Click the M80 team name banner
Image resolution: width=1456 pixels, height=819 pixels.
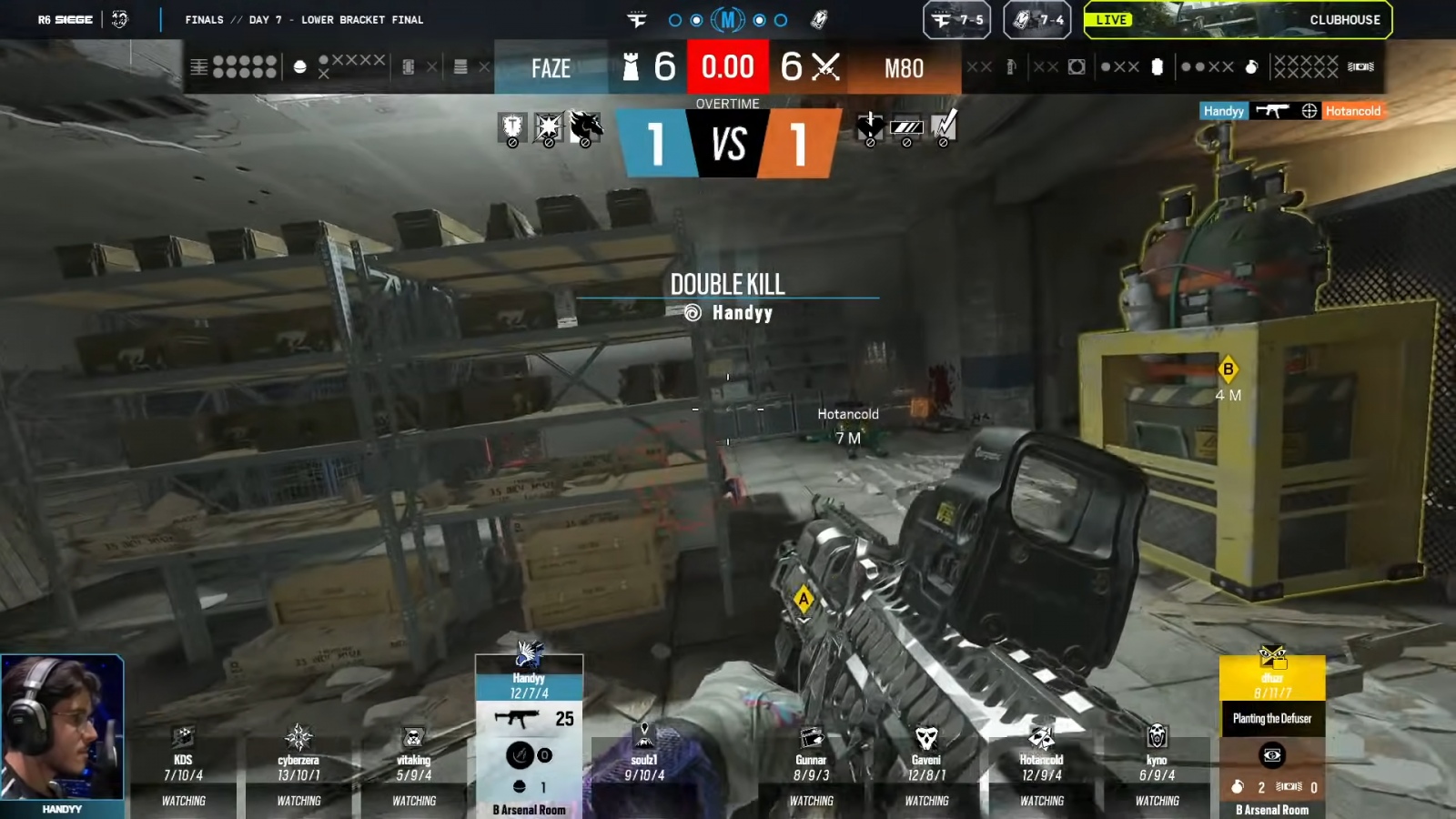904,68
